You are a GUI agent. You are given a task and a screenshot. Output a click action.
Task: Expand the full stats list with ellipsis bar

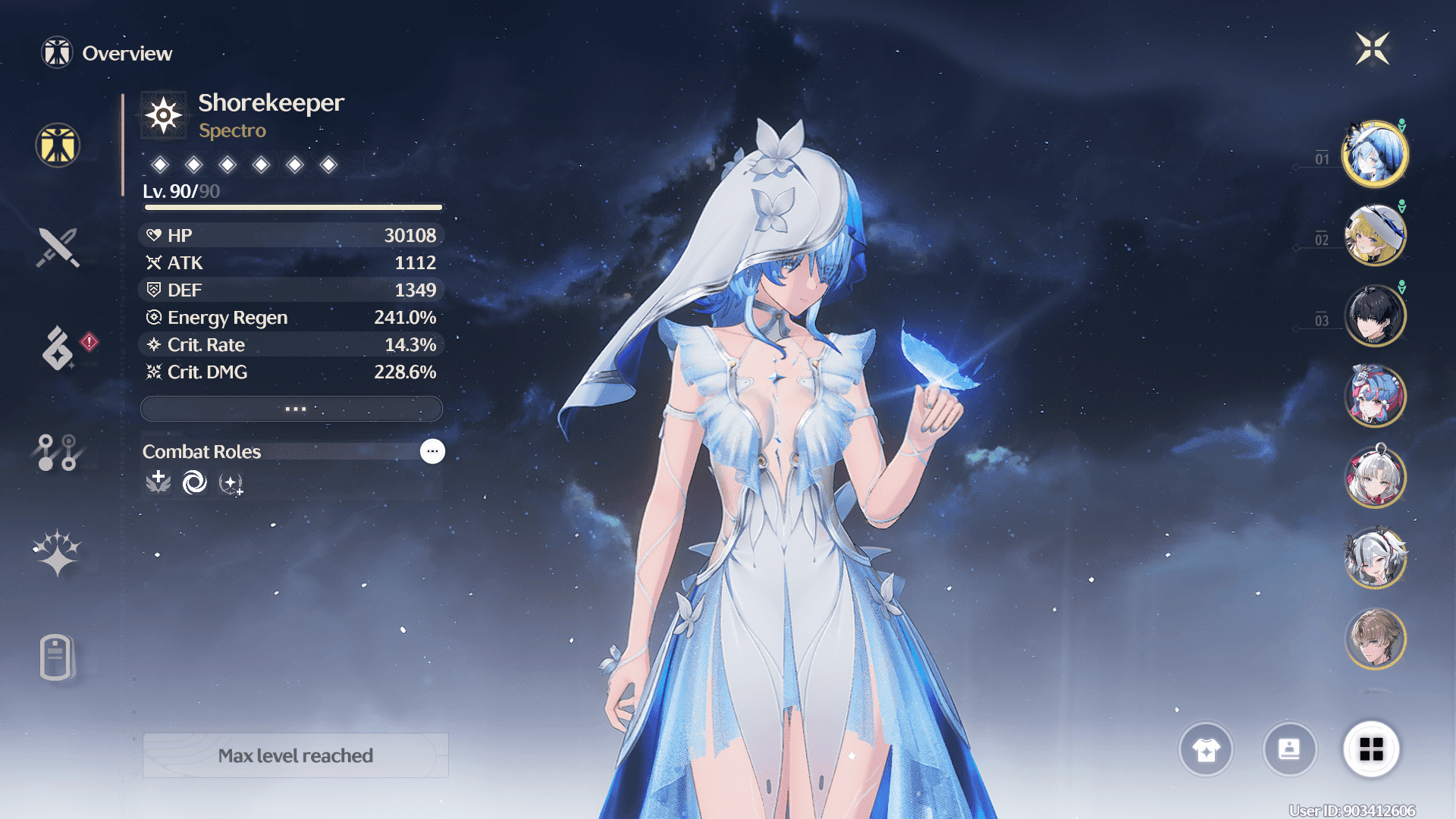[x=292, y=409]
